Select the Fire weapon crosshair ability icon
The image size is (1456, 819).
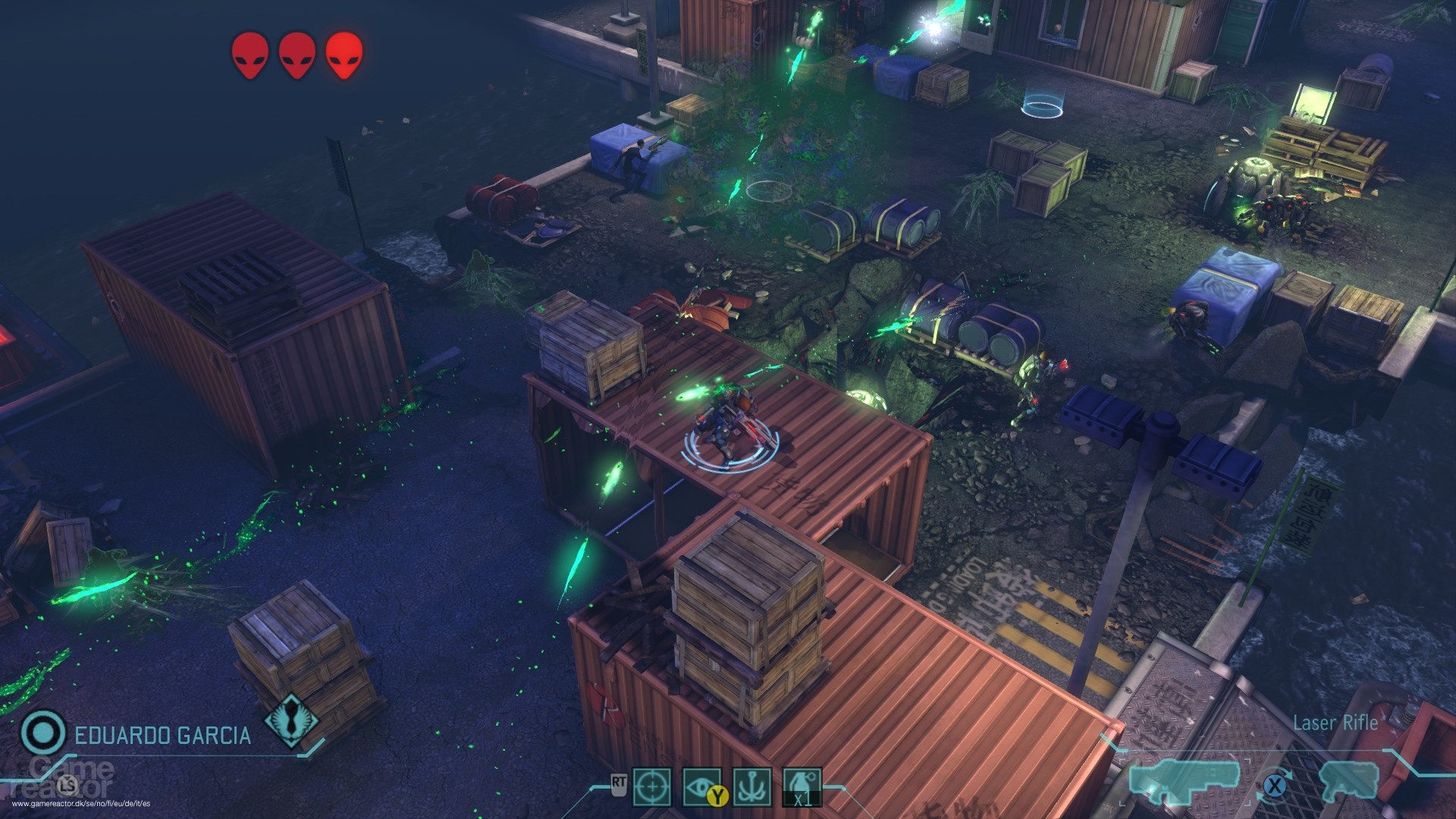[653, 786]
